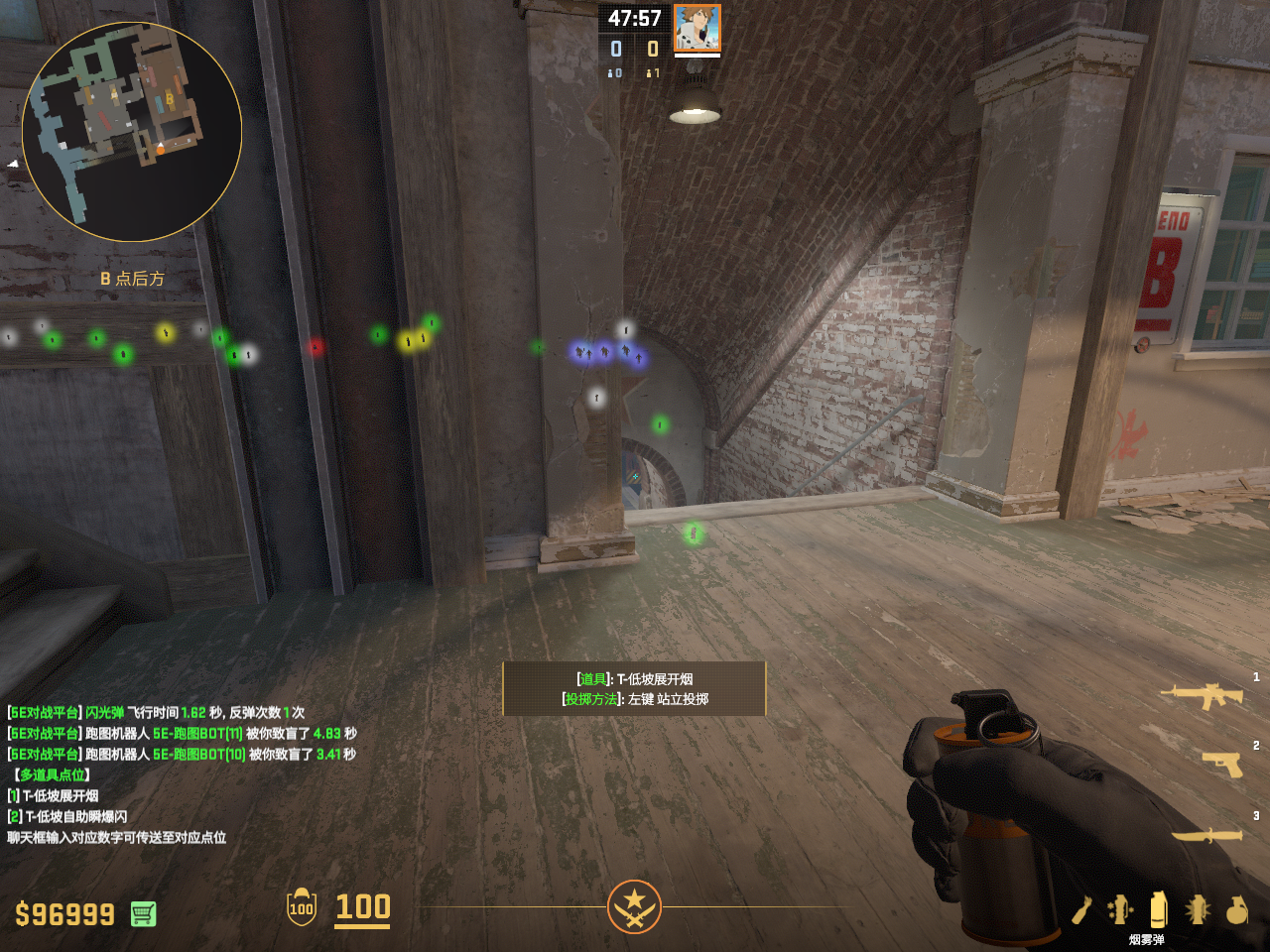Select the rifle in weapon slot 1

pyautogui.click(x=1207, y=696)
